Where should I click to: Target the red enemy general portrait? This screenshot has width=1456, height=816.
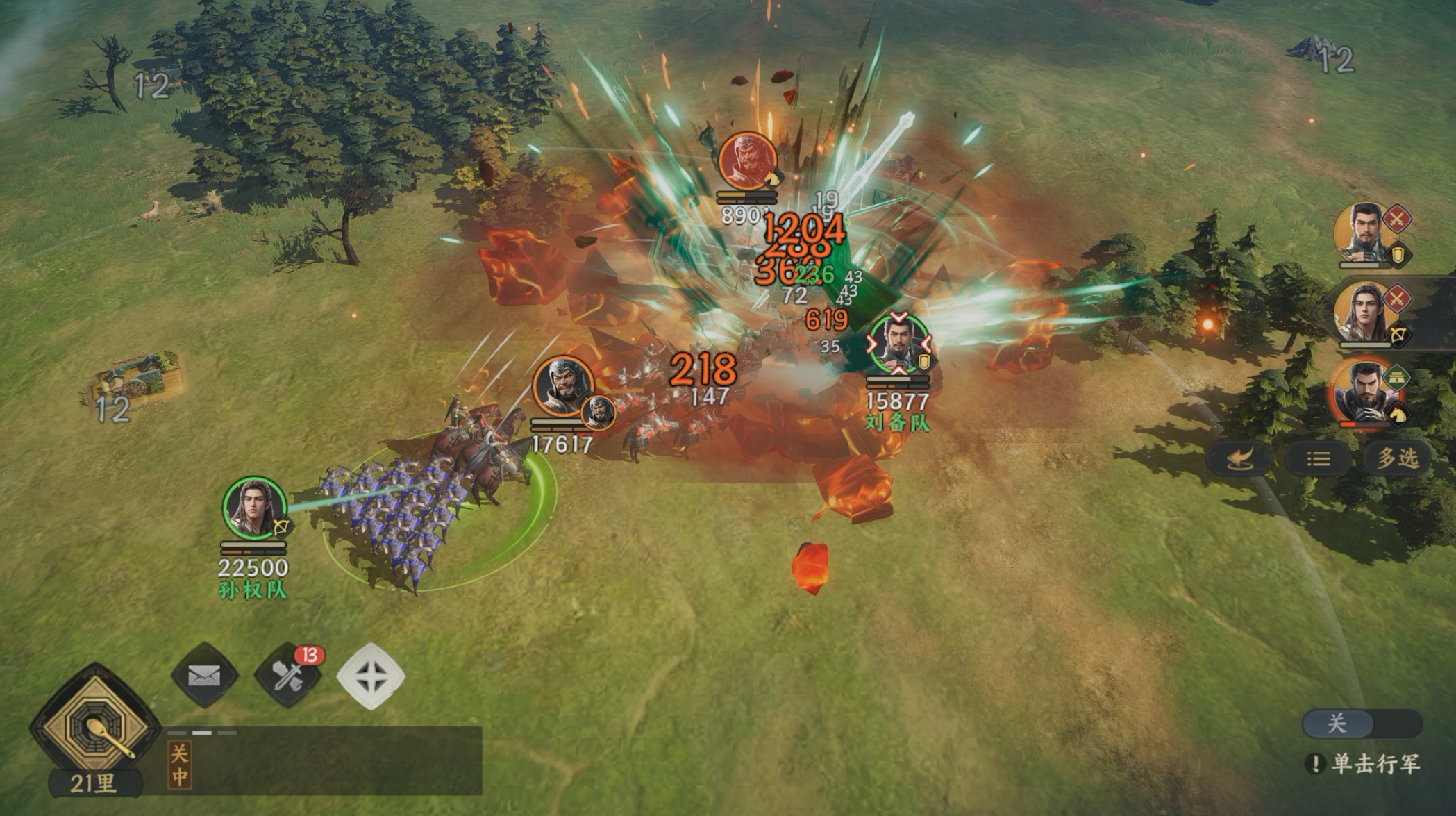click(747, 161)
